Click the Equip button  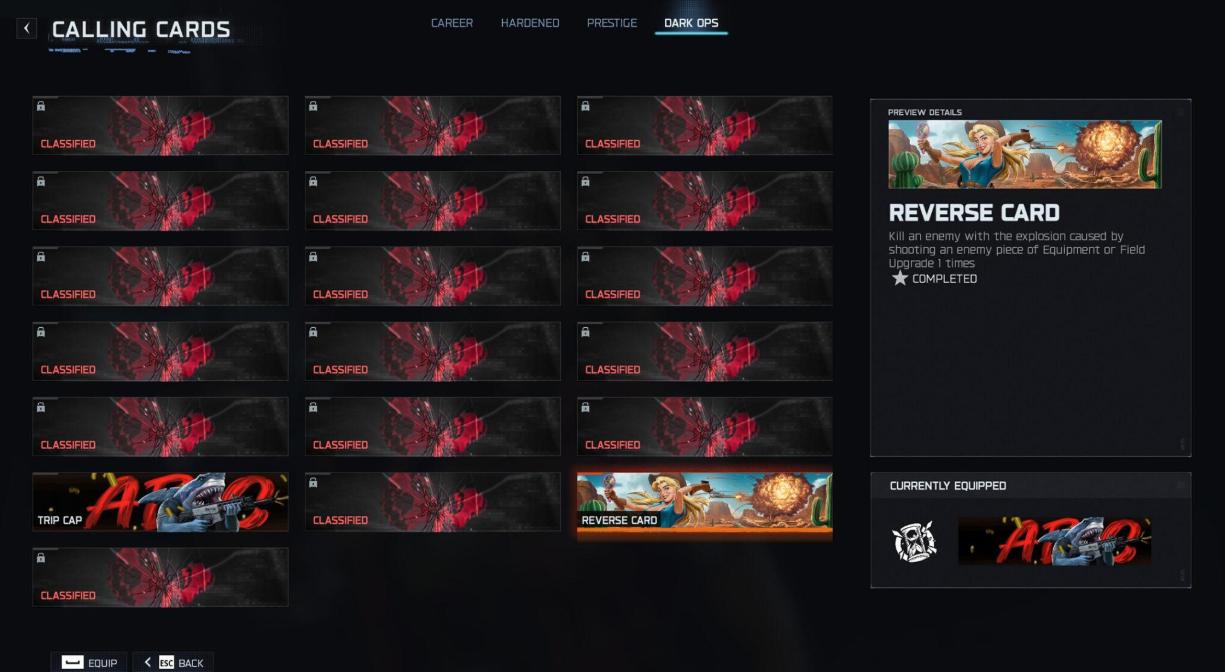(x=90, y=662)
